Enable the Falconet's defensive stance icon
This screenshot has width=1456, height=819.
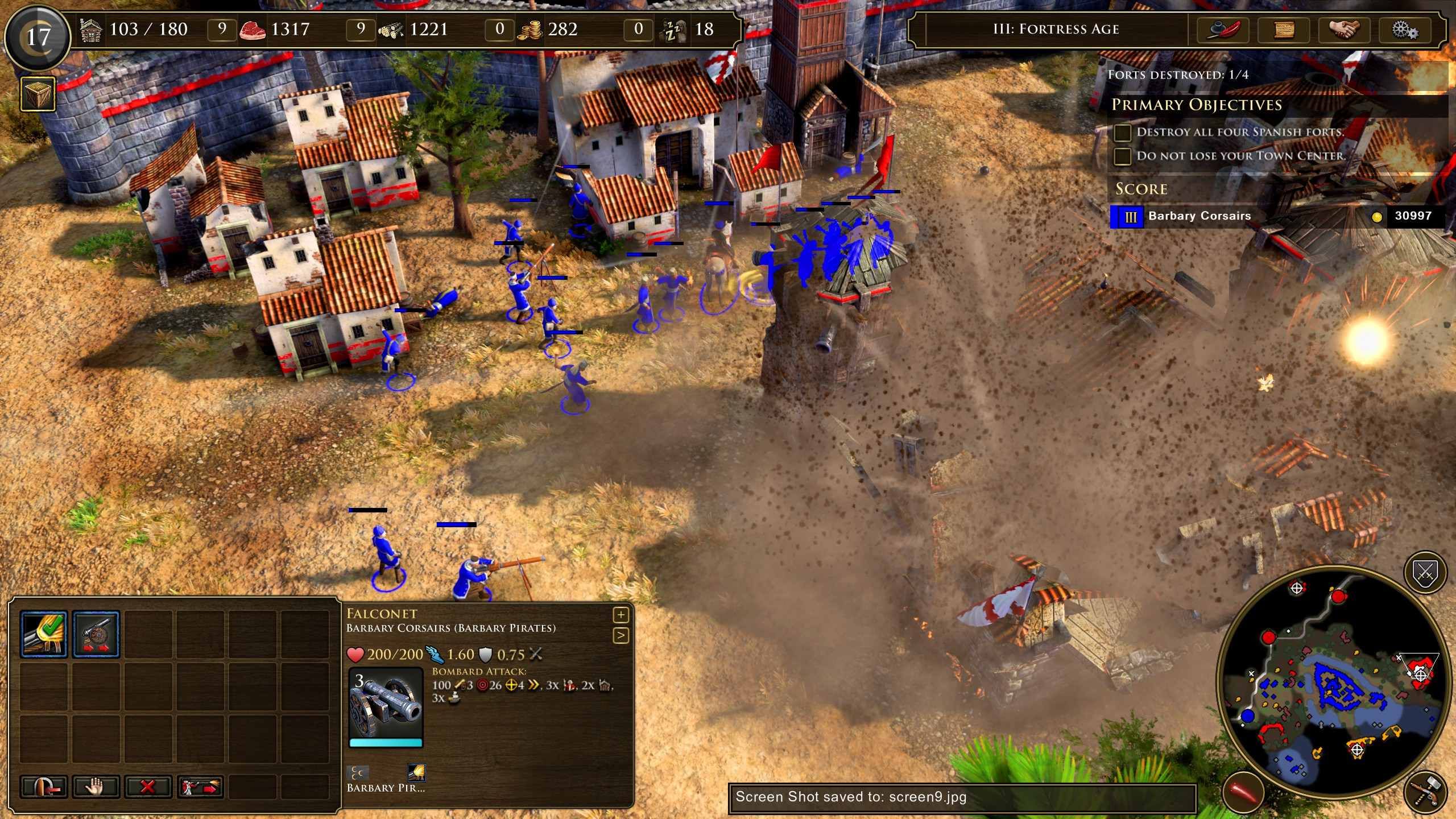pos(98,633)
